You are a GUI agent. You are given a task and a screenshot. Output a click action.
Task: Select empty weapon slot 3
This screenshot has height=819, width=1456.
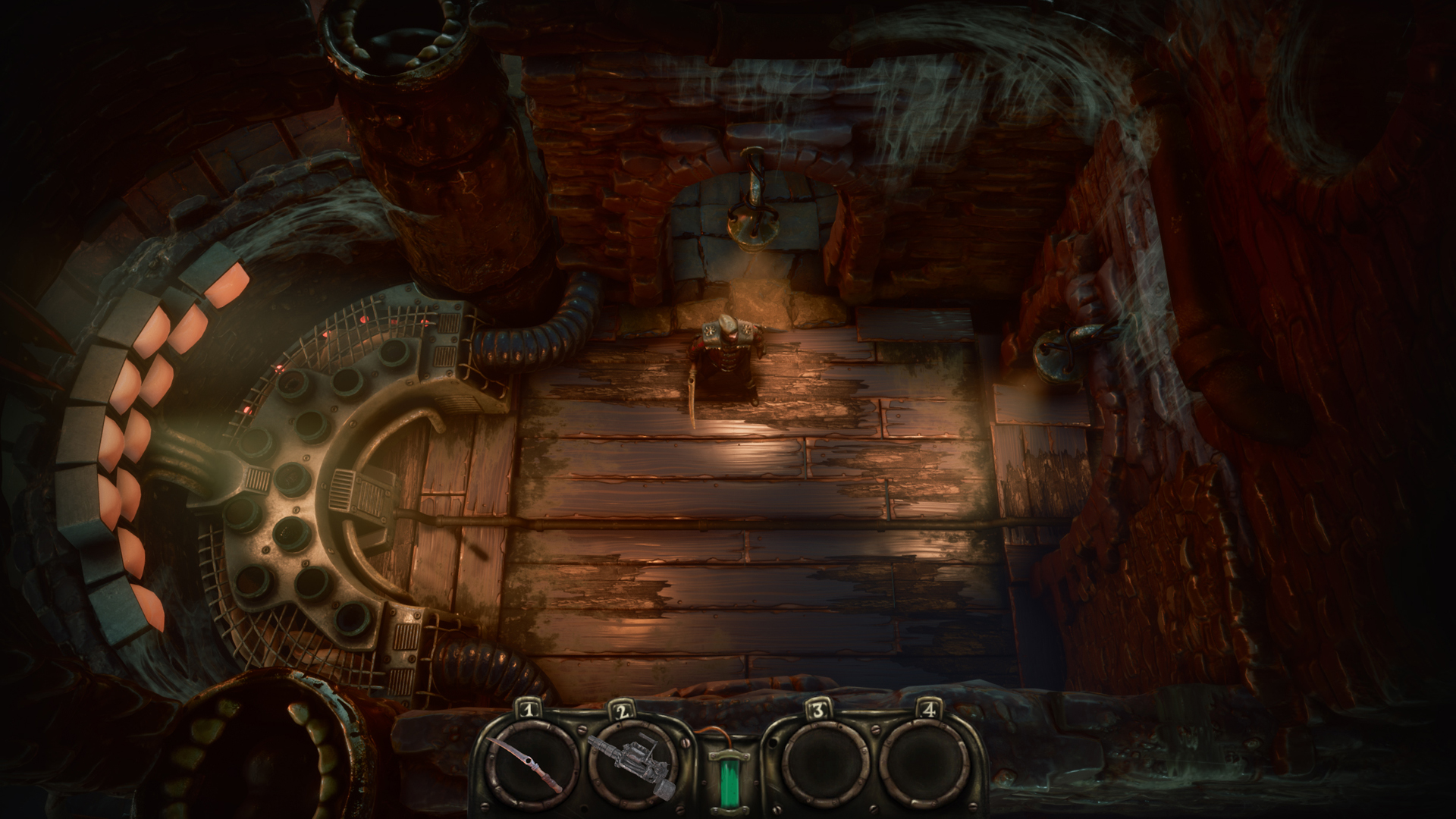click(817, 763)
